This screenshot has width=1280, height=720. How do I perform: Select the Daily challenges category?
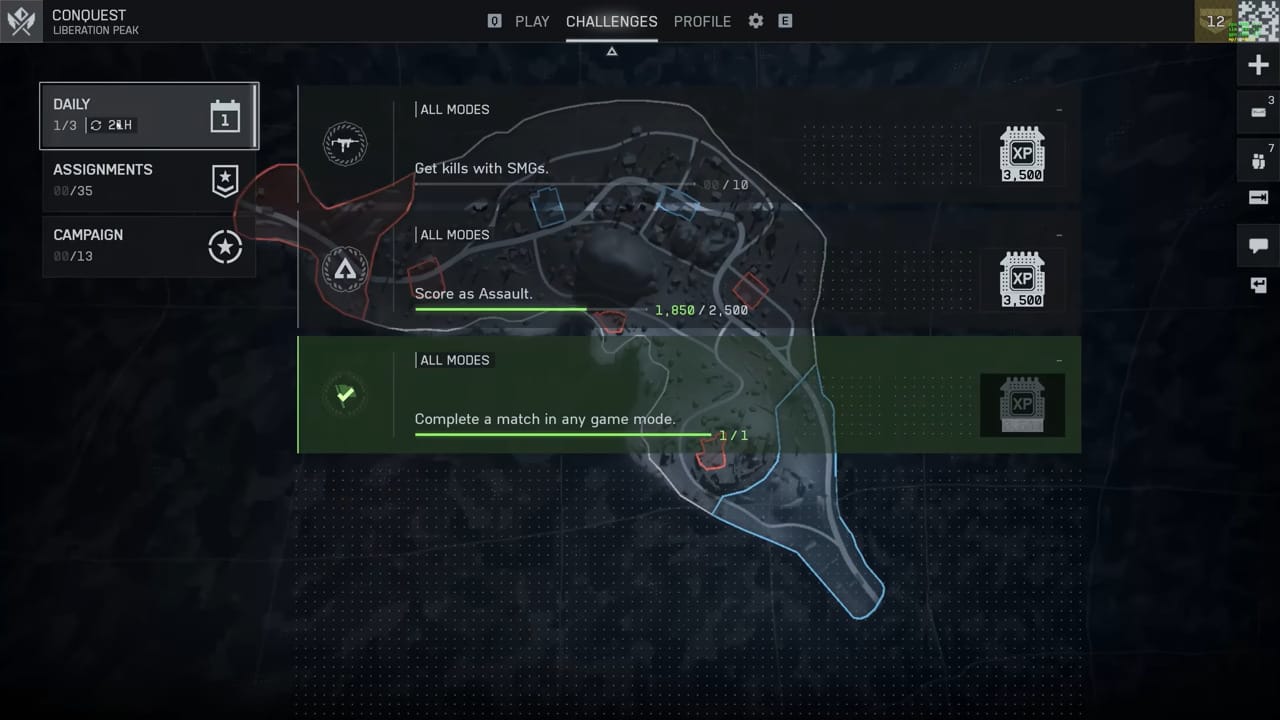point(149,115)
